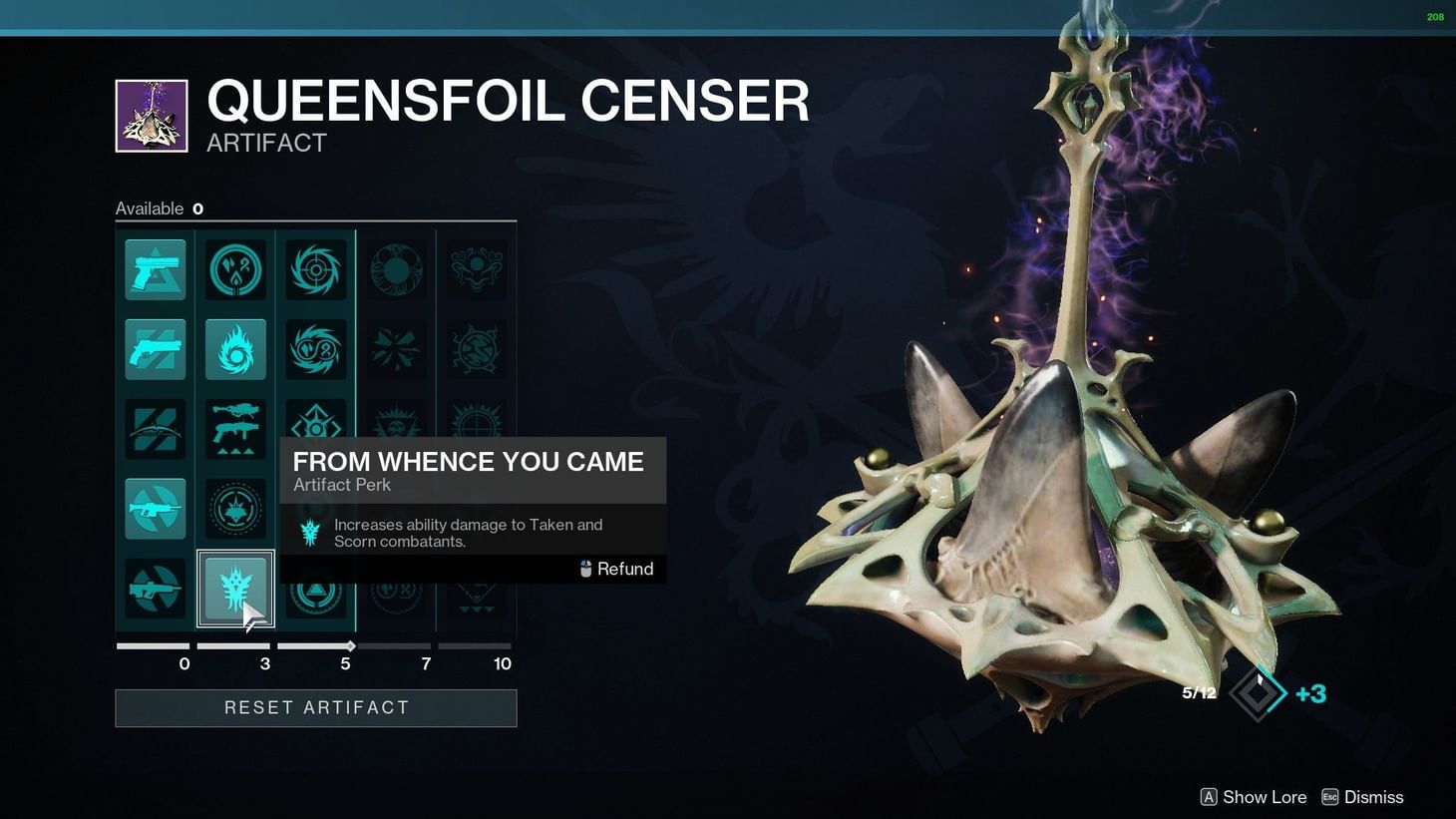Select the pulse rifle perk at first column bottom

(155, 589)
